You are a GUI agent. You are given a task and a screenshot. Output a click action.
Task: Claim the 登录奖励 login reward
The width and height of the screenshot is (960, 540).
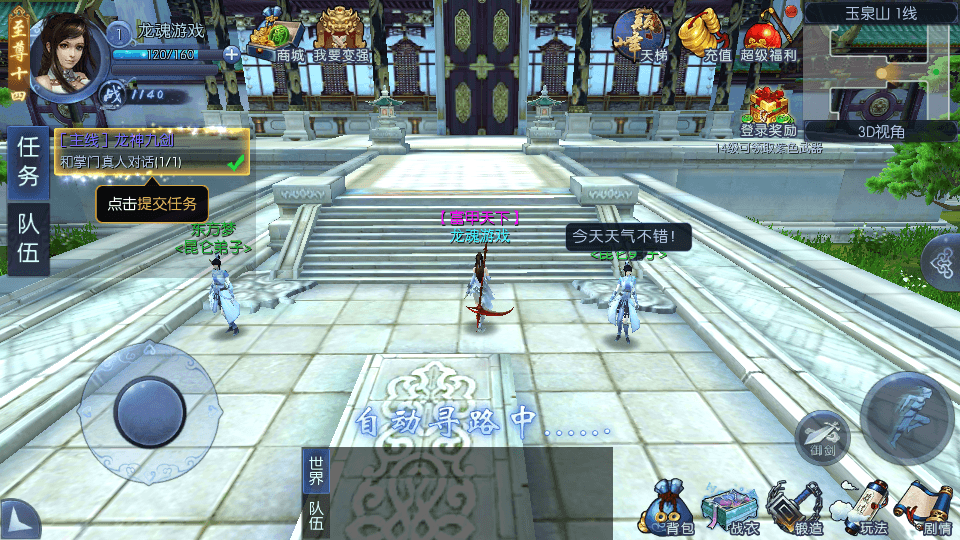point(768,110)
